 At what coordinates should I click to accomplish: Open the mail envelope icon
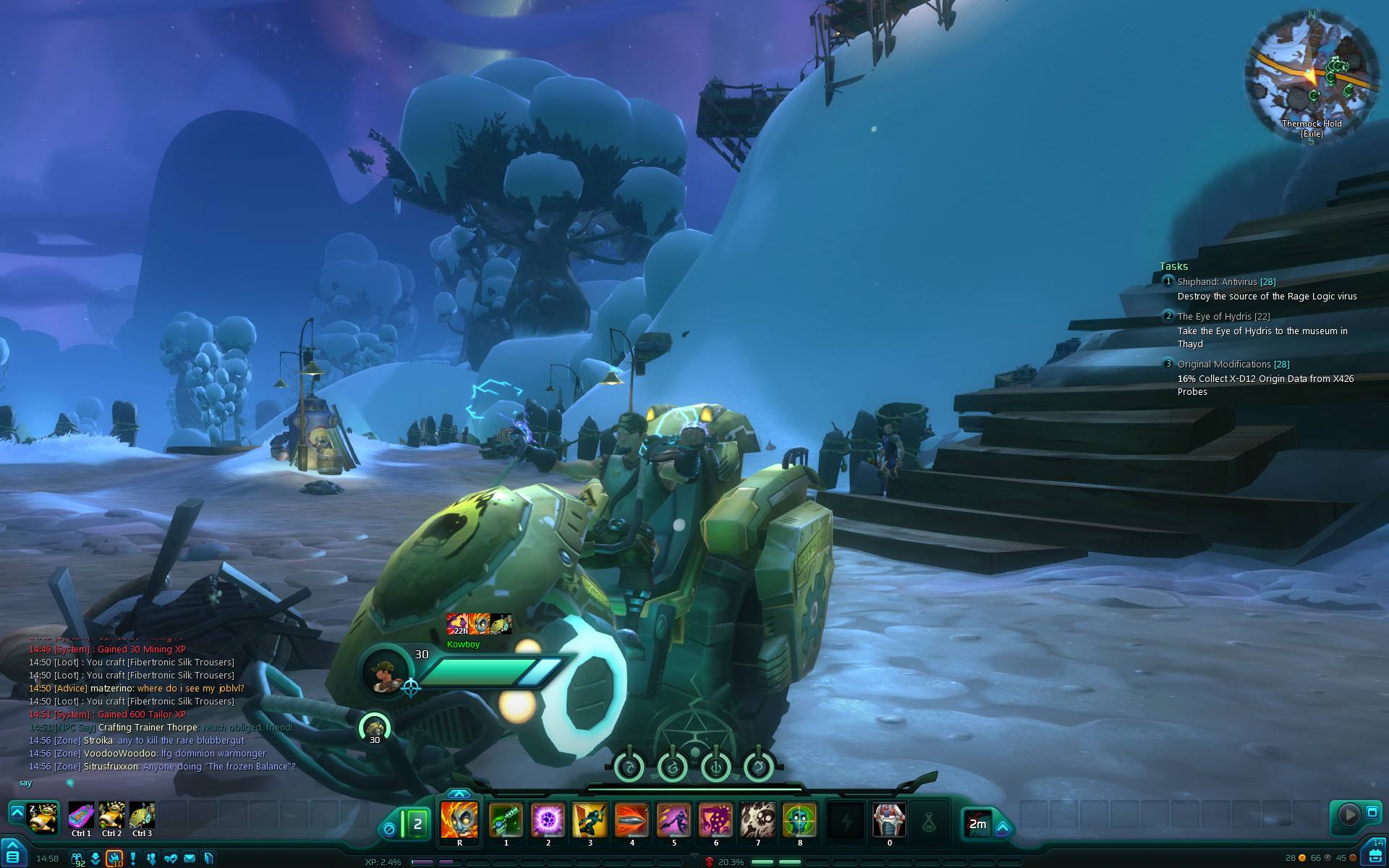tap(190, 859)
